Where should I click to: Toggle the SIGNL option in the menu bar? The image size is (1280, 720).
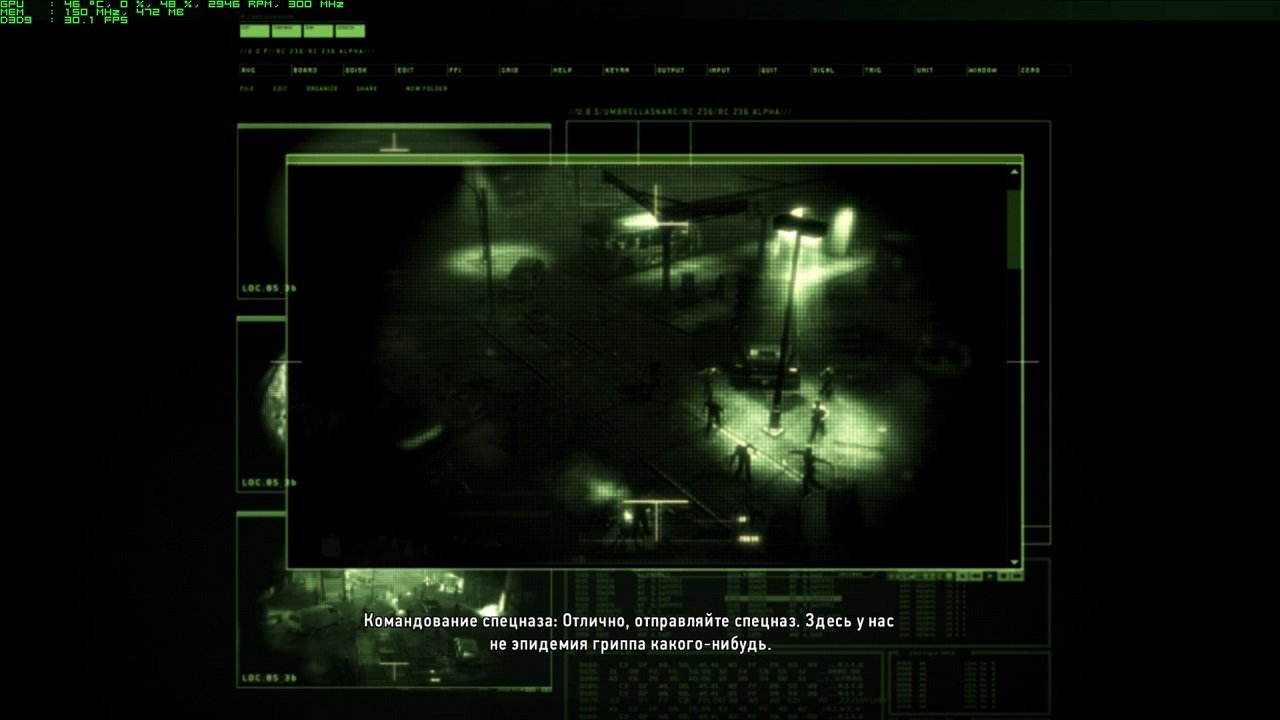click(824, 70)
